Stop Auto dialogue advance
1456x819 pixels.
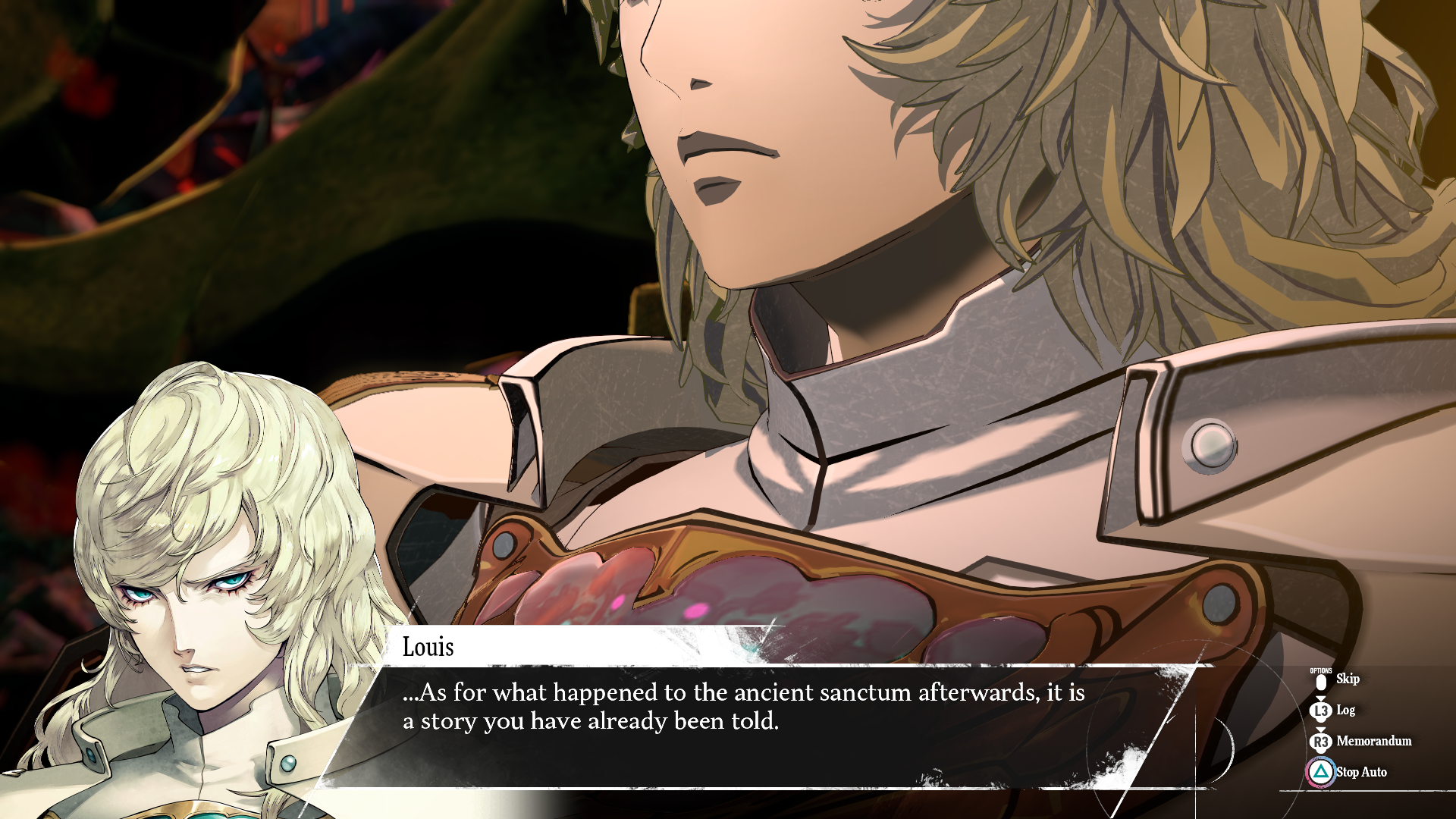[x=1360, y=773]
